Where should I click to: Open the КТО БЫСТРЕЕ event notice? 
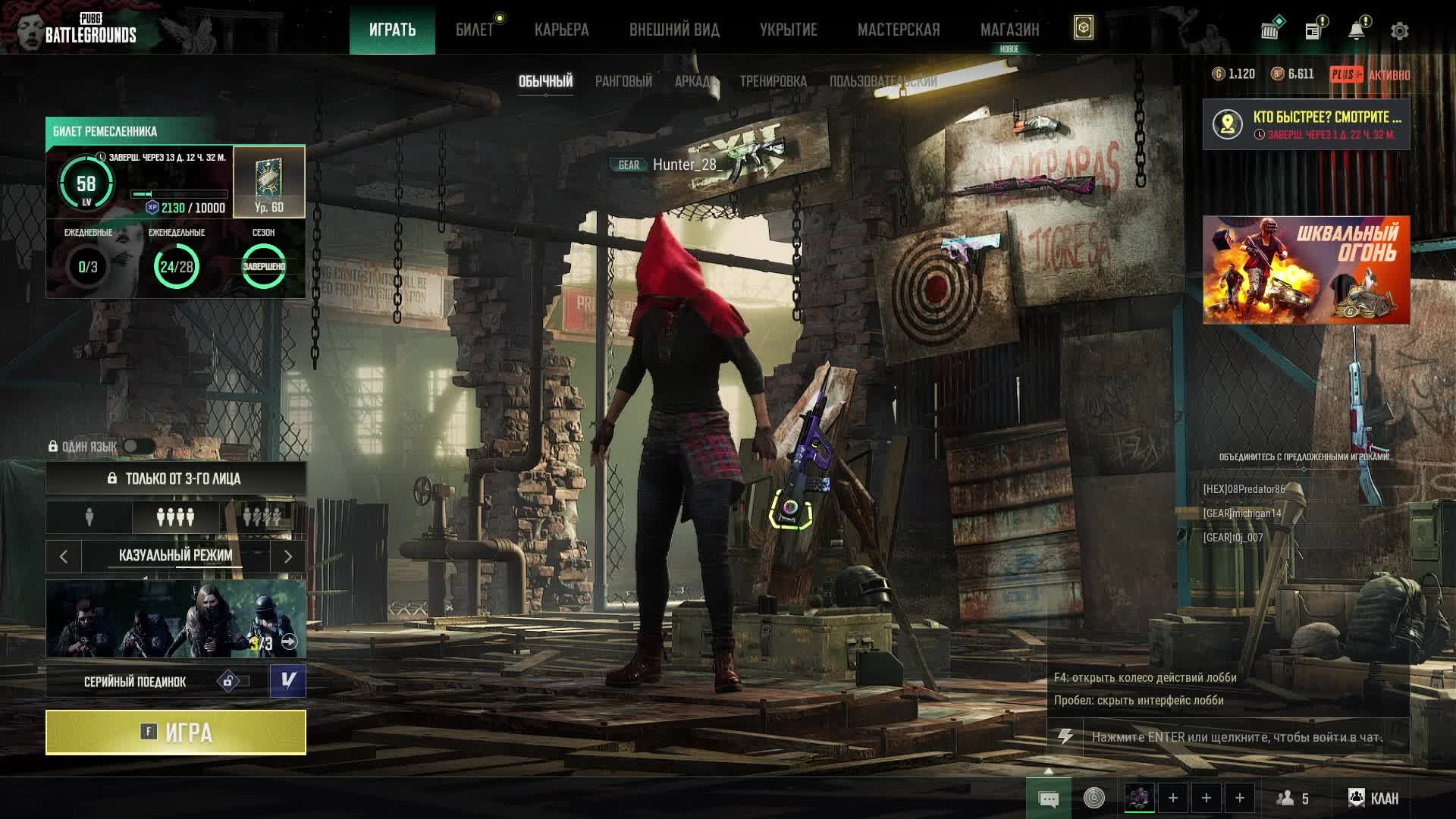pyautogui.click(x=1306, y=124)
